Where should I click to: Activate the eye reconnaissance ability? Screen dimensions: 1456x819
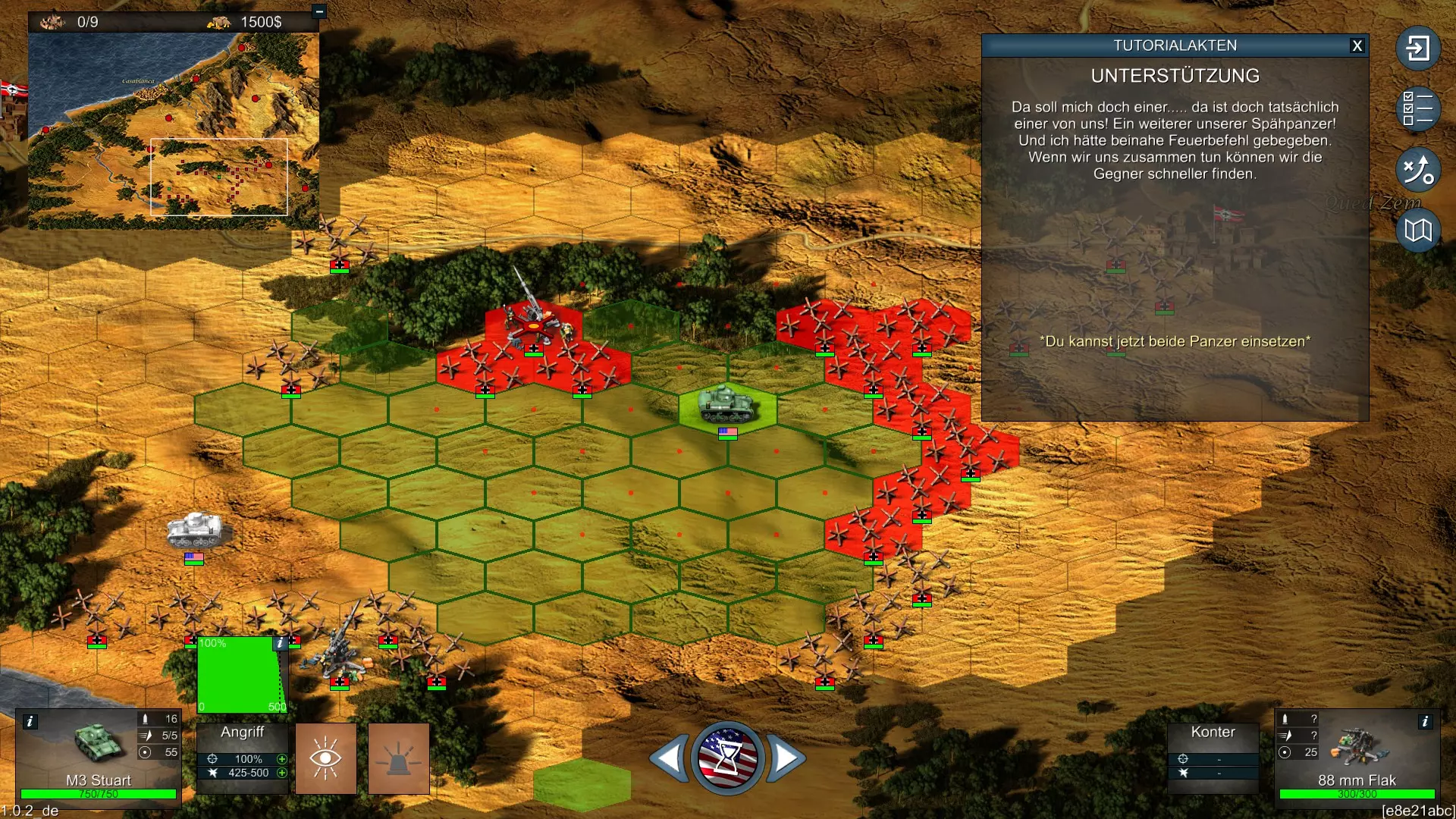(x=326, y=758)
